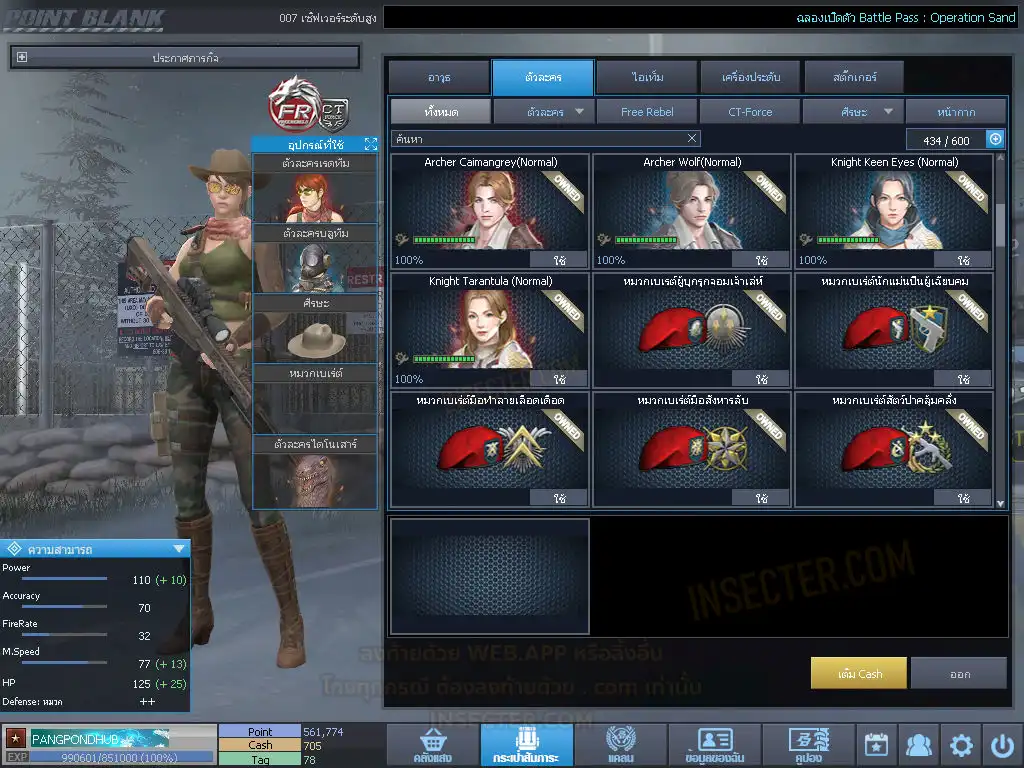The width and height of the screenshot is (1024, 768).
Task: Select the Archer Caimangrey character card
Action: pyautogui.click(x=490, y=210)
